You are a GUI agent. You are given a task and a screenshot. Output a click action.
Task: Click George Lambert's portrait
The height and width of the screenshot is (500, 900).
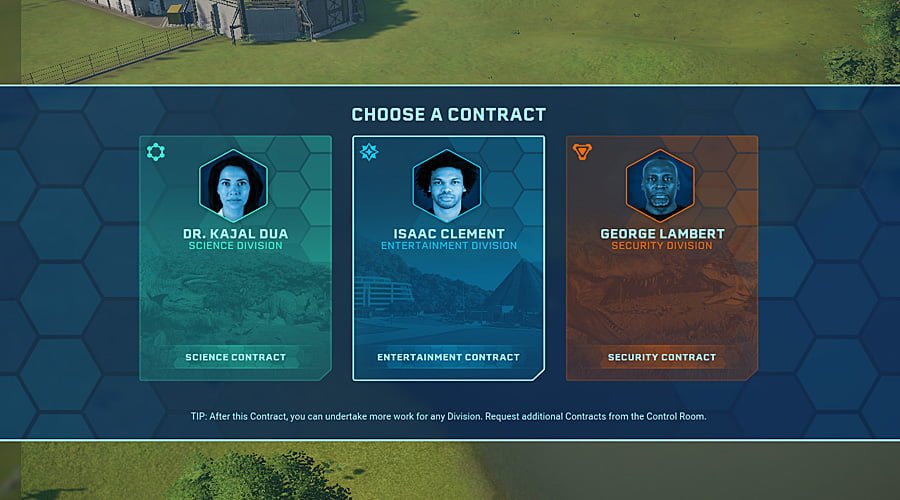[x=660, y=187]
